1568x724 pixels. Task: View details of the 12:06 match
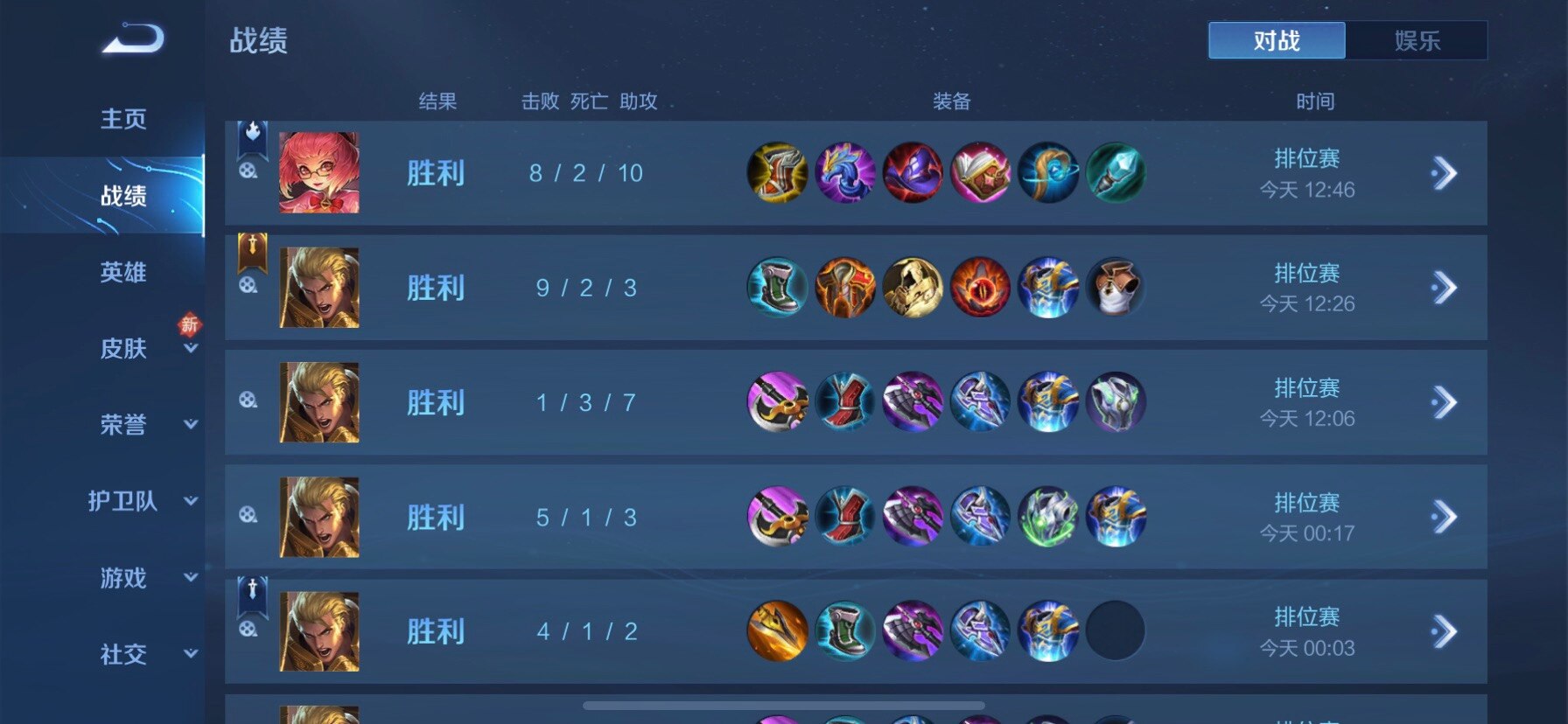(1445, 402)
